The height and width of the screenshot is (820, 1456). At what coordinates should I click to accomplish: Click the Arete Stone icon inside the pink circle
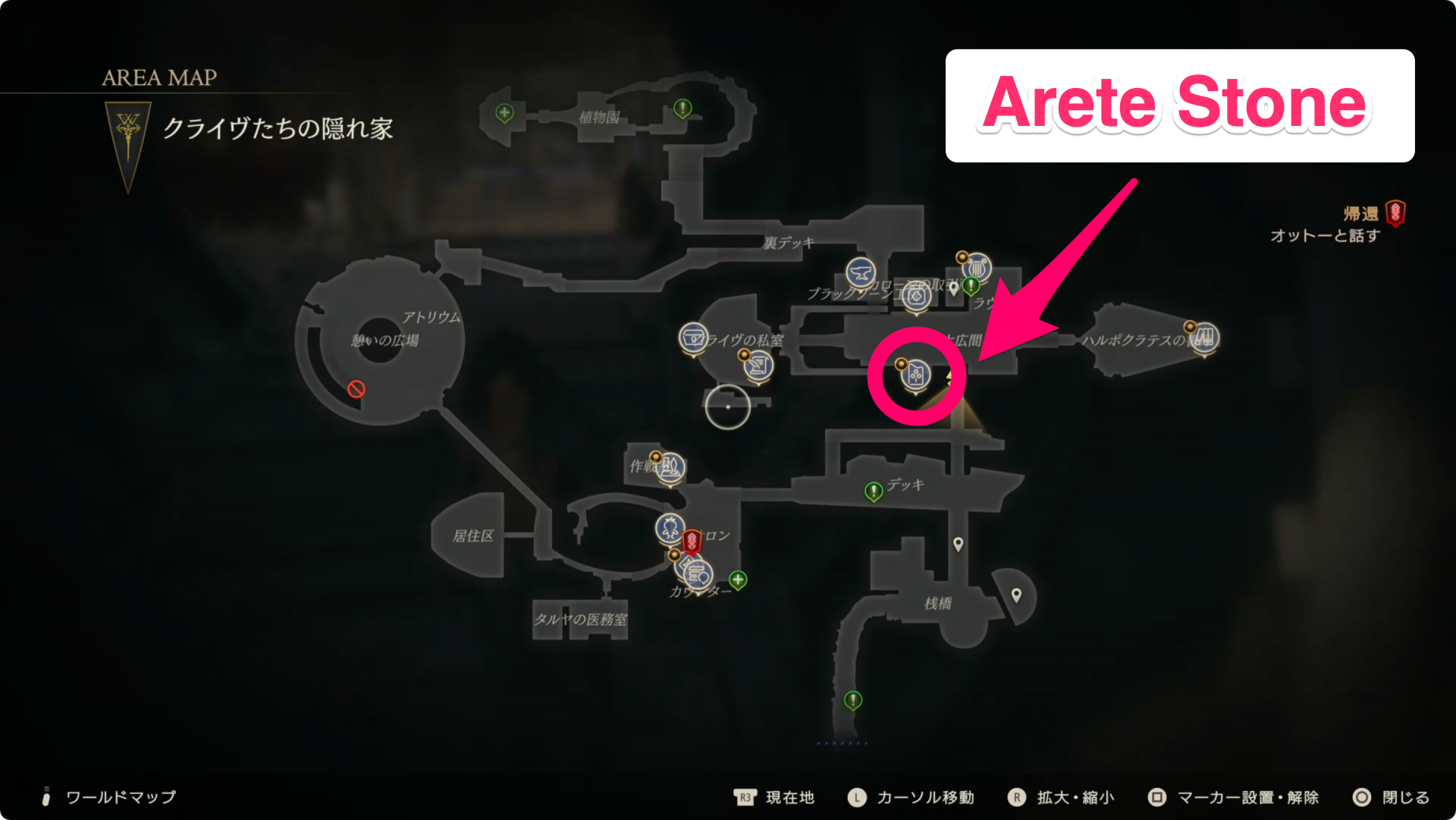[x=915, y=374]
